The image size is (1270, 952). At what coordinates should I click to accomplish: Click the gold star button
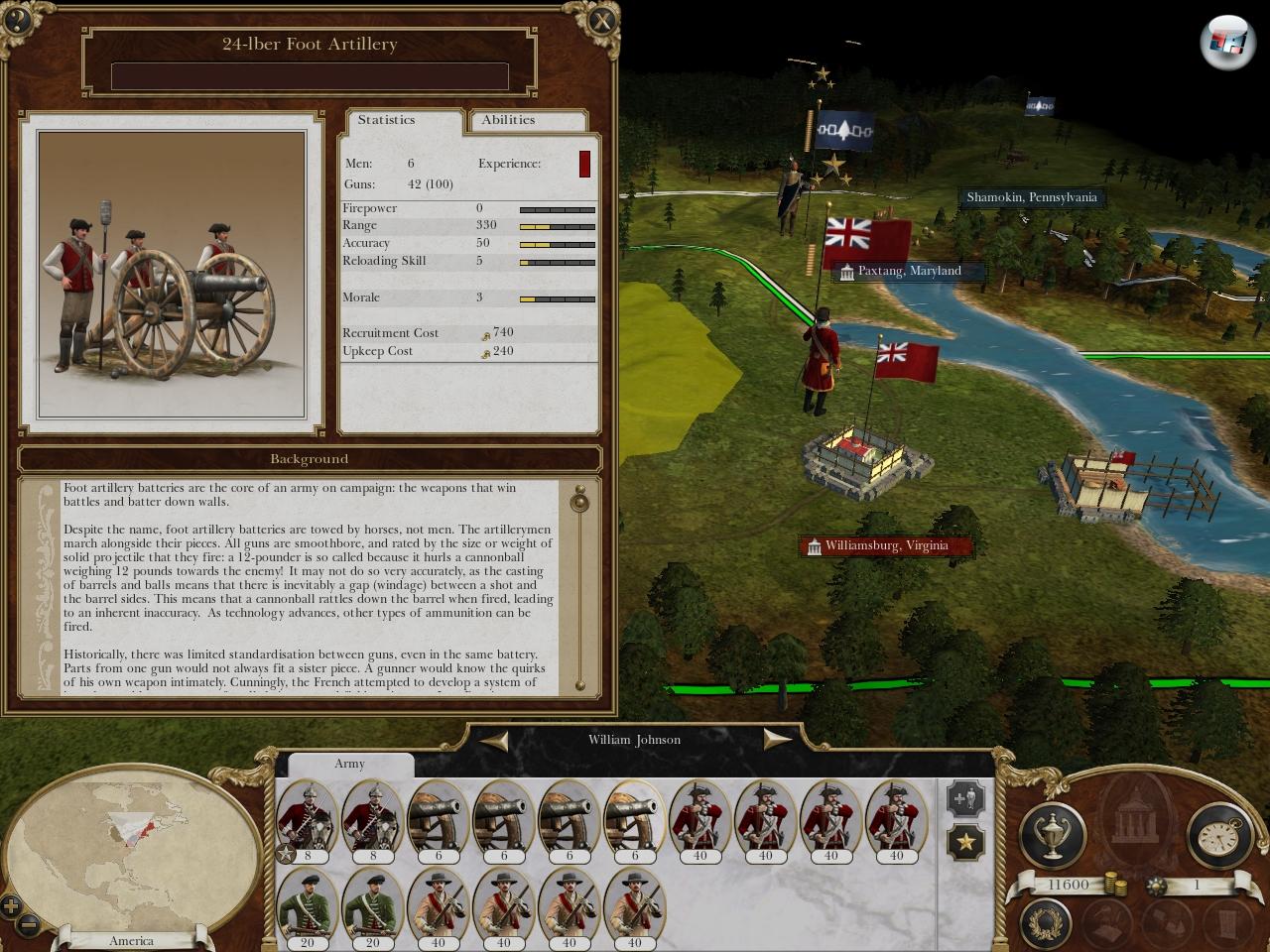pyautogui.click(x=965, y=842)
